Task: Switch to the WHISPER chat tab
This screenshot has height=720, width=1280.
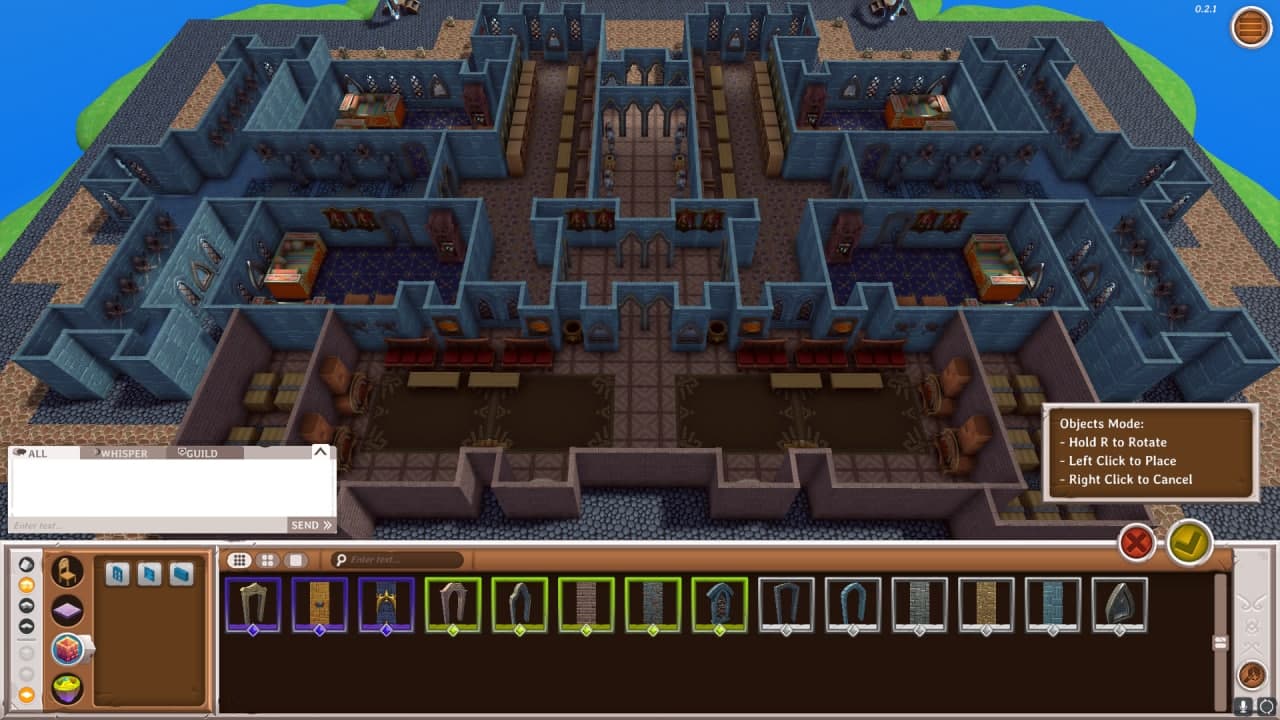Action: (120, 453)
